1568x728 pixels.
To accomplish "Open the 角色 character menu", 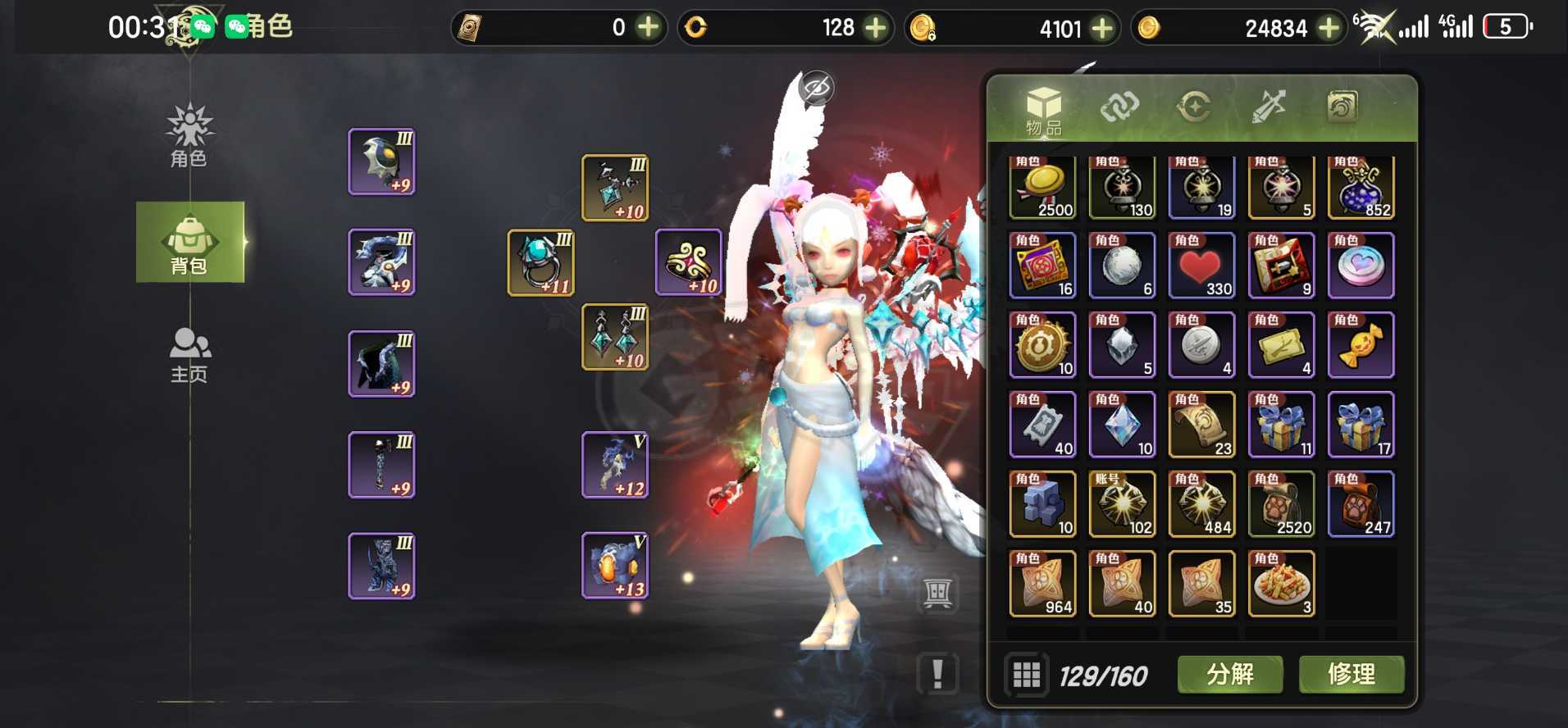I will [189, 137].
